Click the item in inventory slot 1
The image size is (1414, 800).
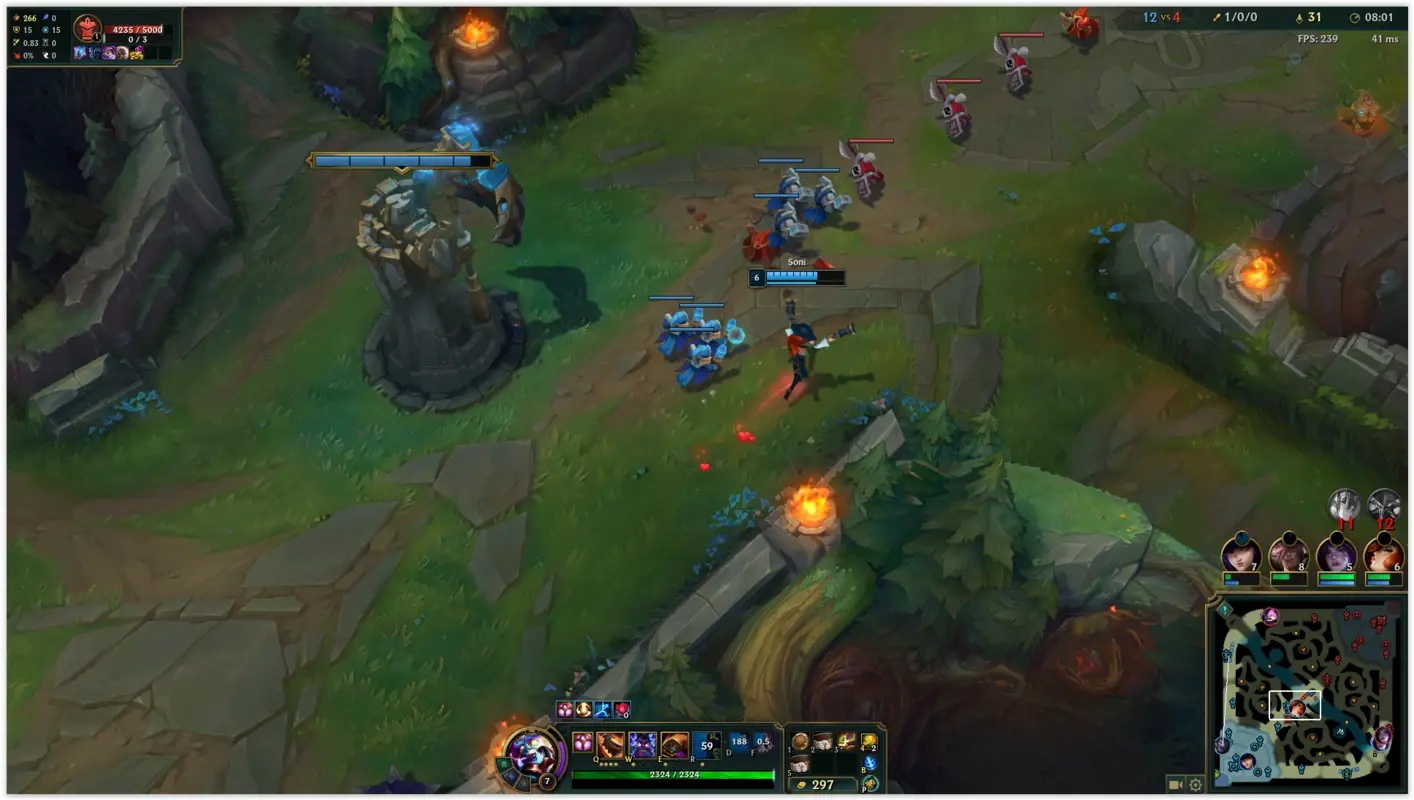pyautogui.click(x=799, y=742)
